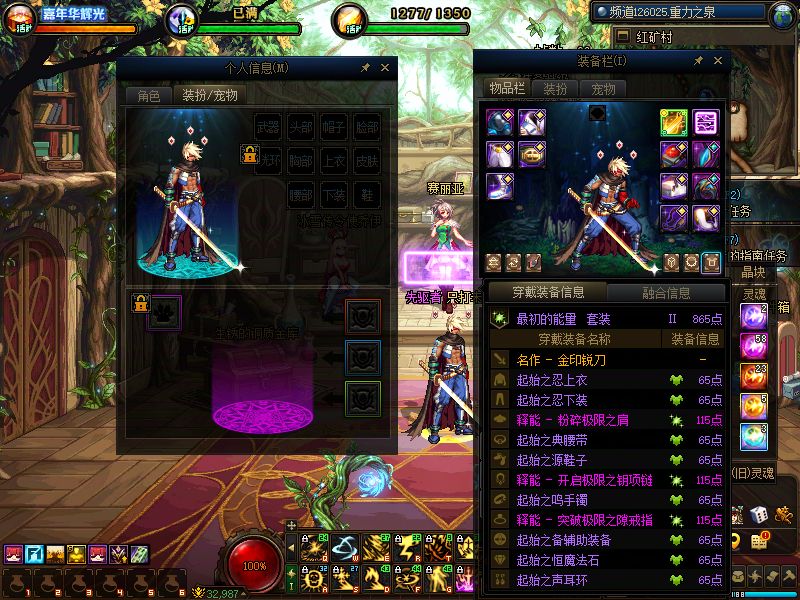Select the 物品栏 tab
Image resolution: width=800 pixels, height=600 pixels.
click(507, 88)
